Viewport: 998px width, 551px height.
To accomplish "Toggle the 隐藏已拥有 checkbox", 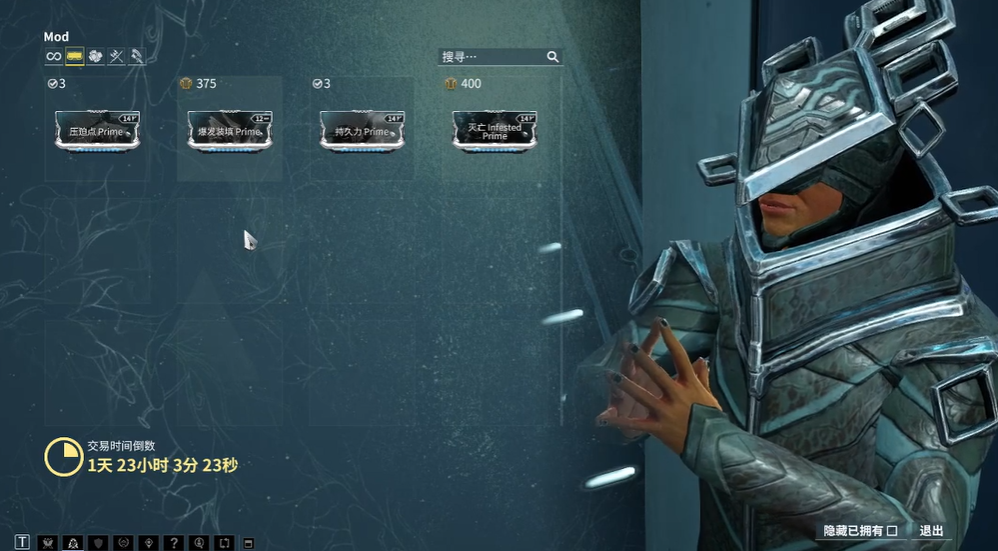I will click(x=892, y=531).
